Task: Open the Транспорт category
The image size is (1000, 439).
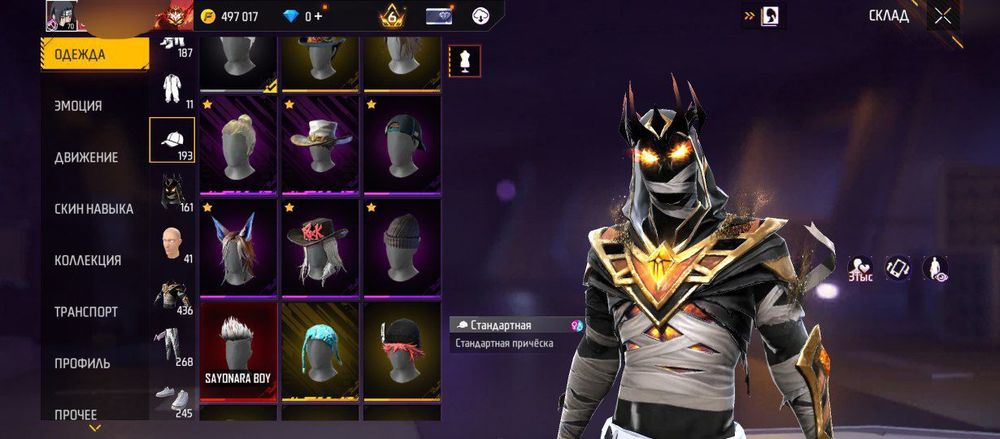Action: tap(88, 312)
